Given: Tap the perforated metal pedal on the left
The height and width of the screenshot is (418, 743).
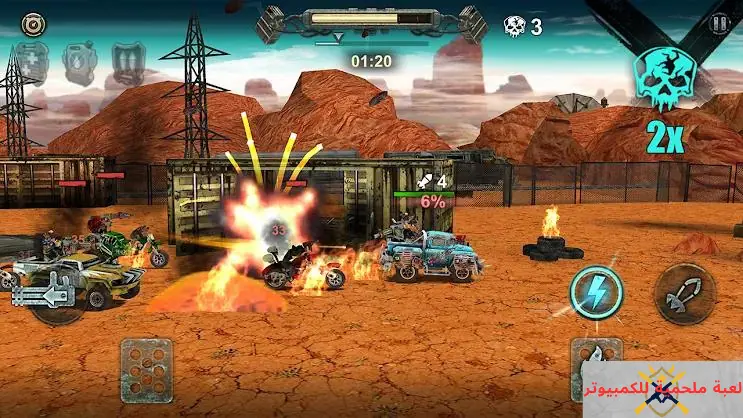Looking at the screenshot, I should pos(146,365).
